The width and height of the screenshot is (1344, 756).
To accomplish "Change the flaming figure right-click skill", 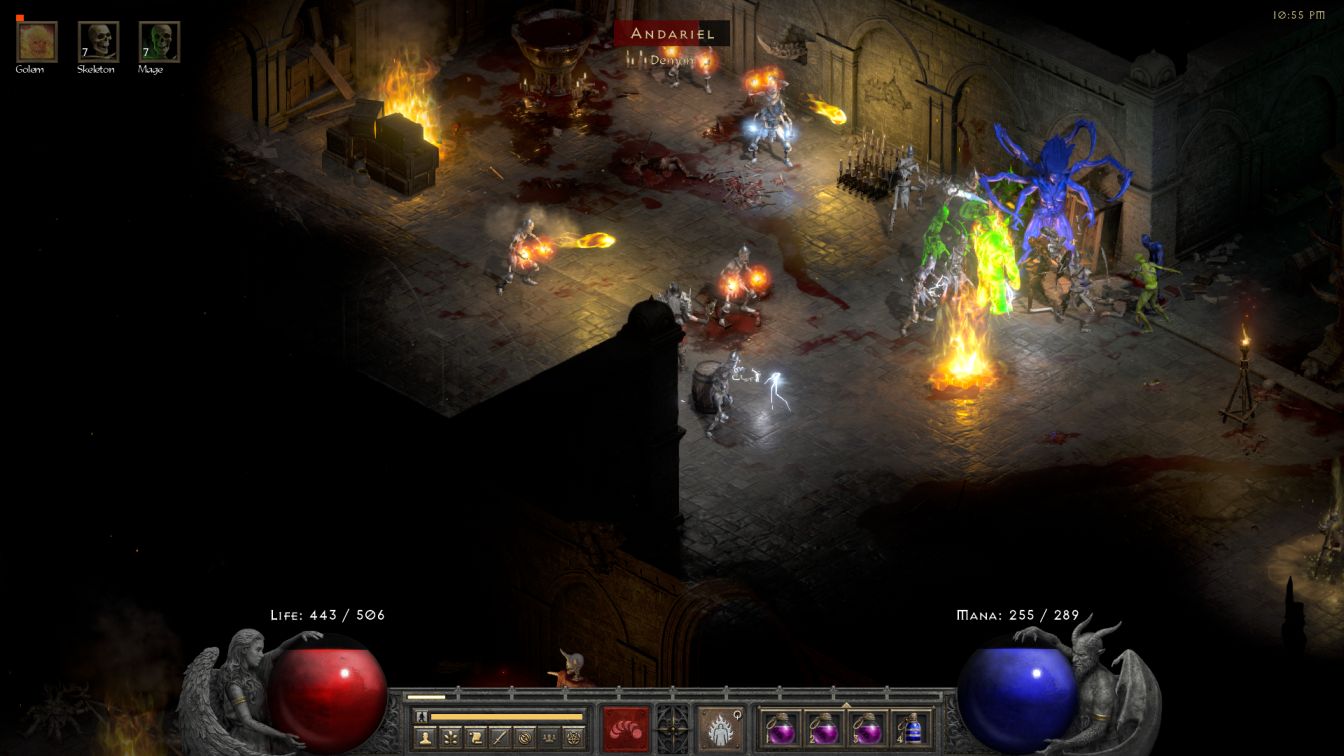I will point(720,727).
